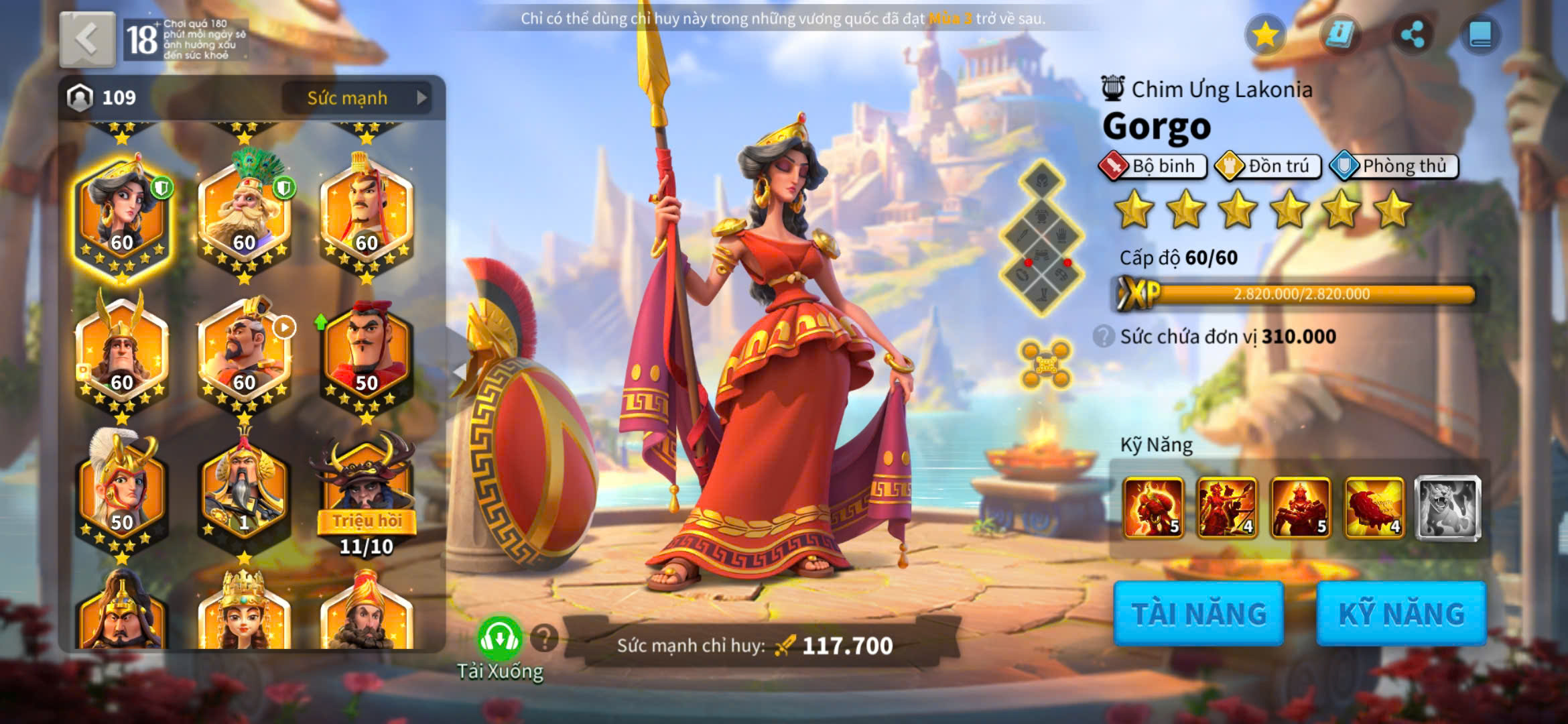The image size is (1568, 724).
Task: Open the blue book biography icon
Action: [x=1480, y=35]
